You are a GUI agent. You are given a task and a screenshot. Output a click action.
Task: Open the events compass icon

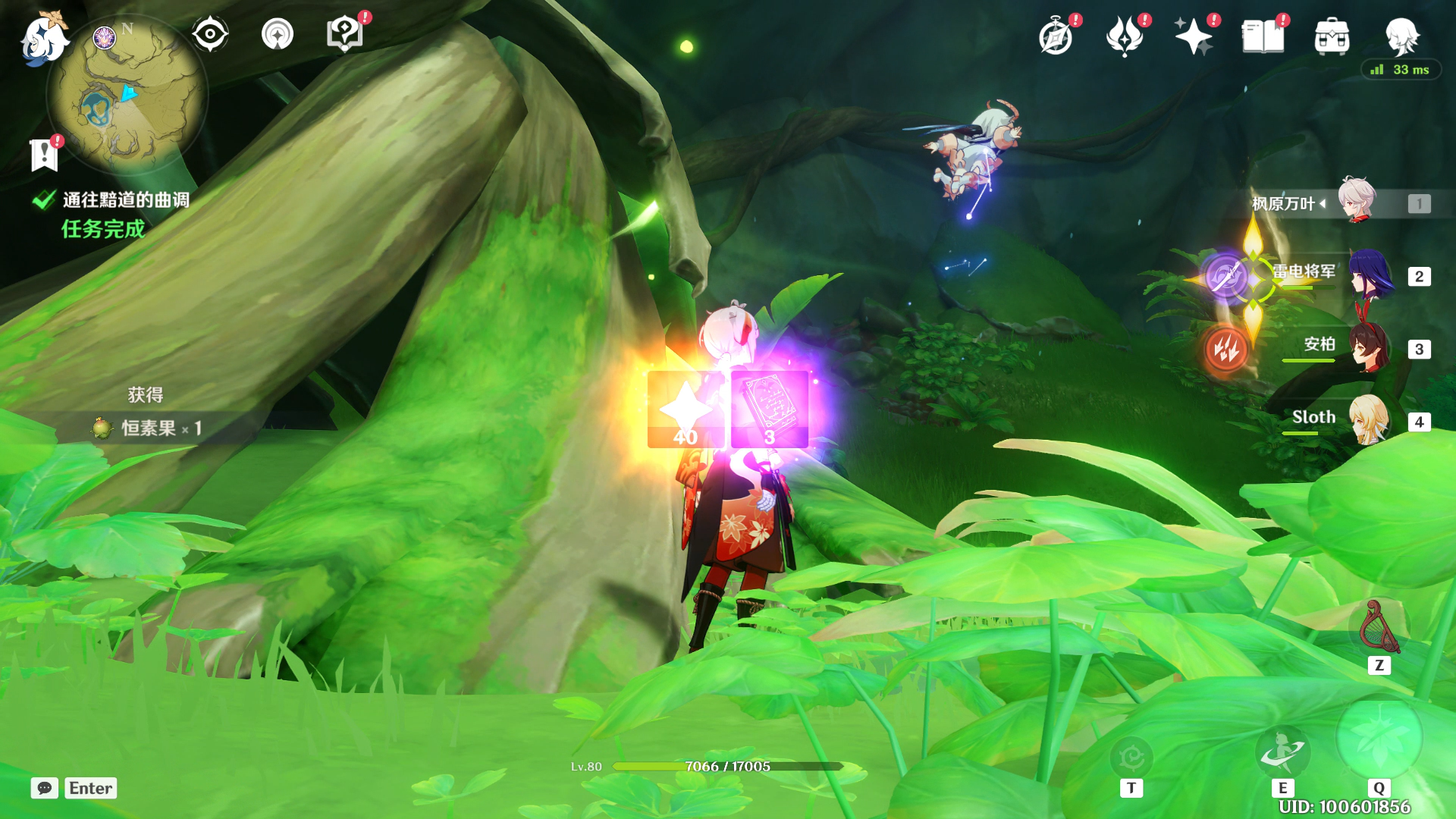[x=1056, y=36]
